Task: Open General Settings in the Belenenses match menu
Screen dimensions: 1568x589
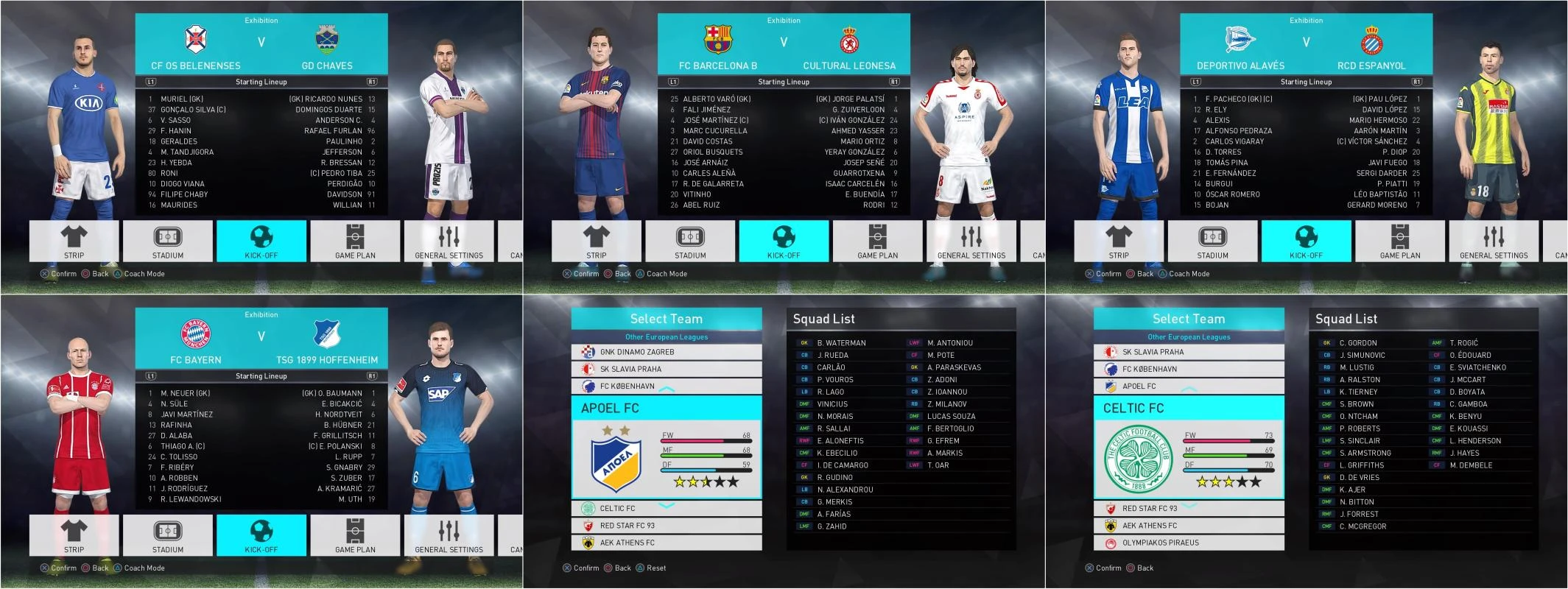Action: point(449,240)
